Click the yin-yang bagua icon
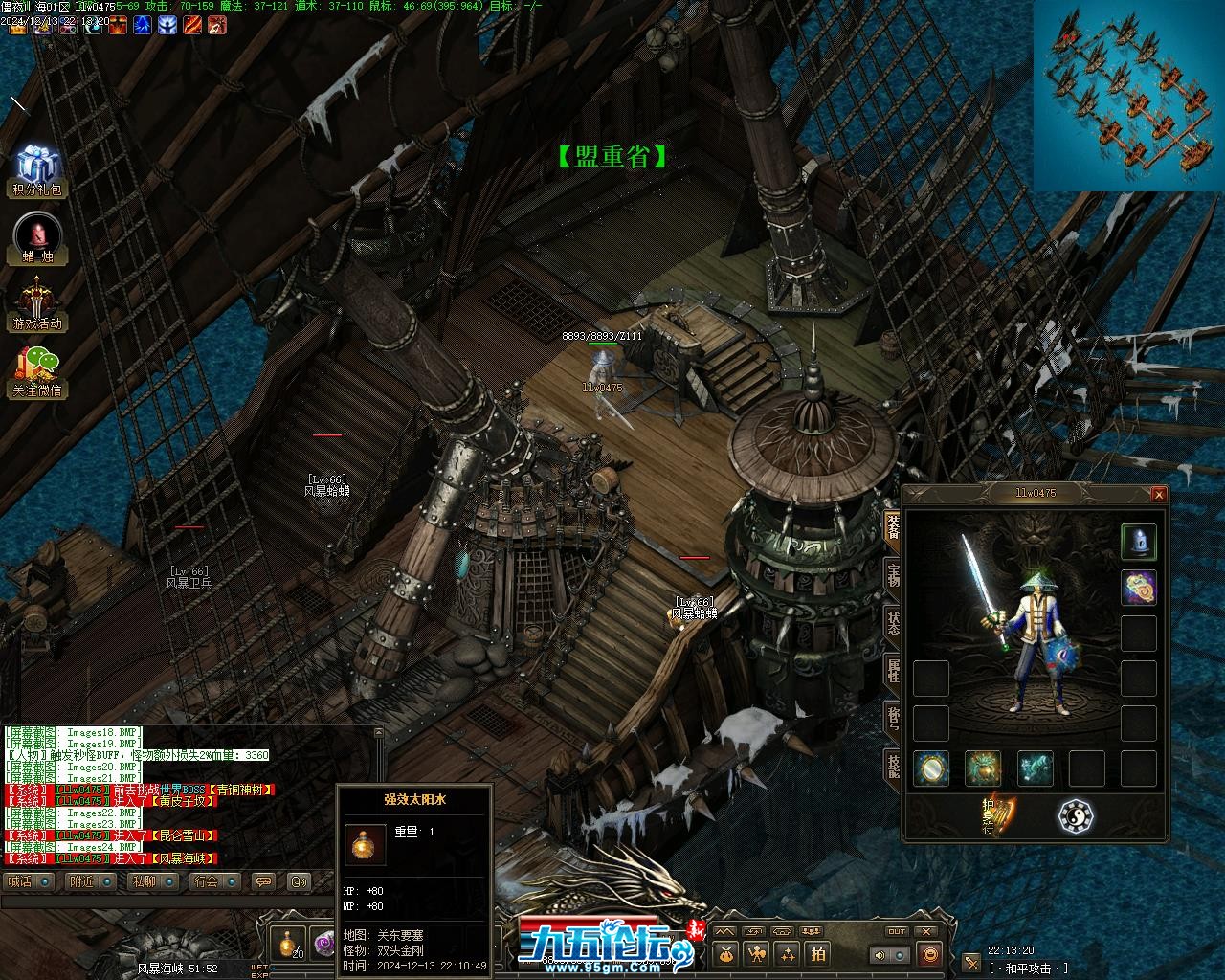 tap(1076, 815)
